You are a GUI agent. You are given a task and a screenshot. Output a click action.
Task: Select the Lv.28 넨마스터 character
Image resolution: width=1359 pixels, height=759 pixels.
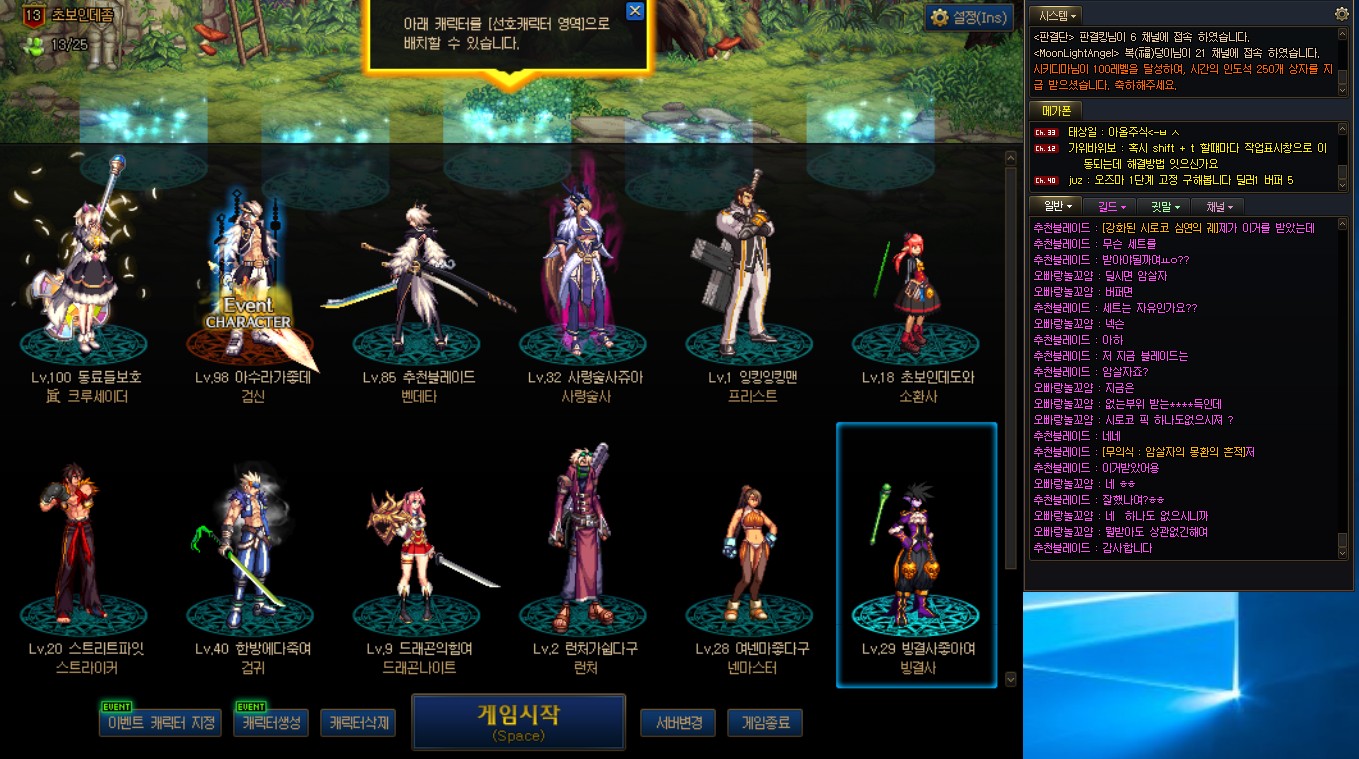pyautogui.click(x=751, y=550)
